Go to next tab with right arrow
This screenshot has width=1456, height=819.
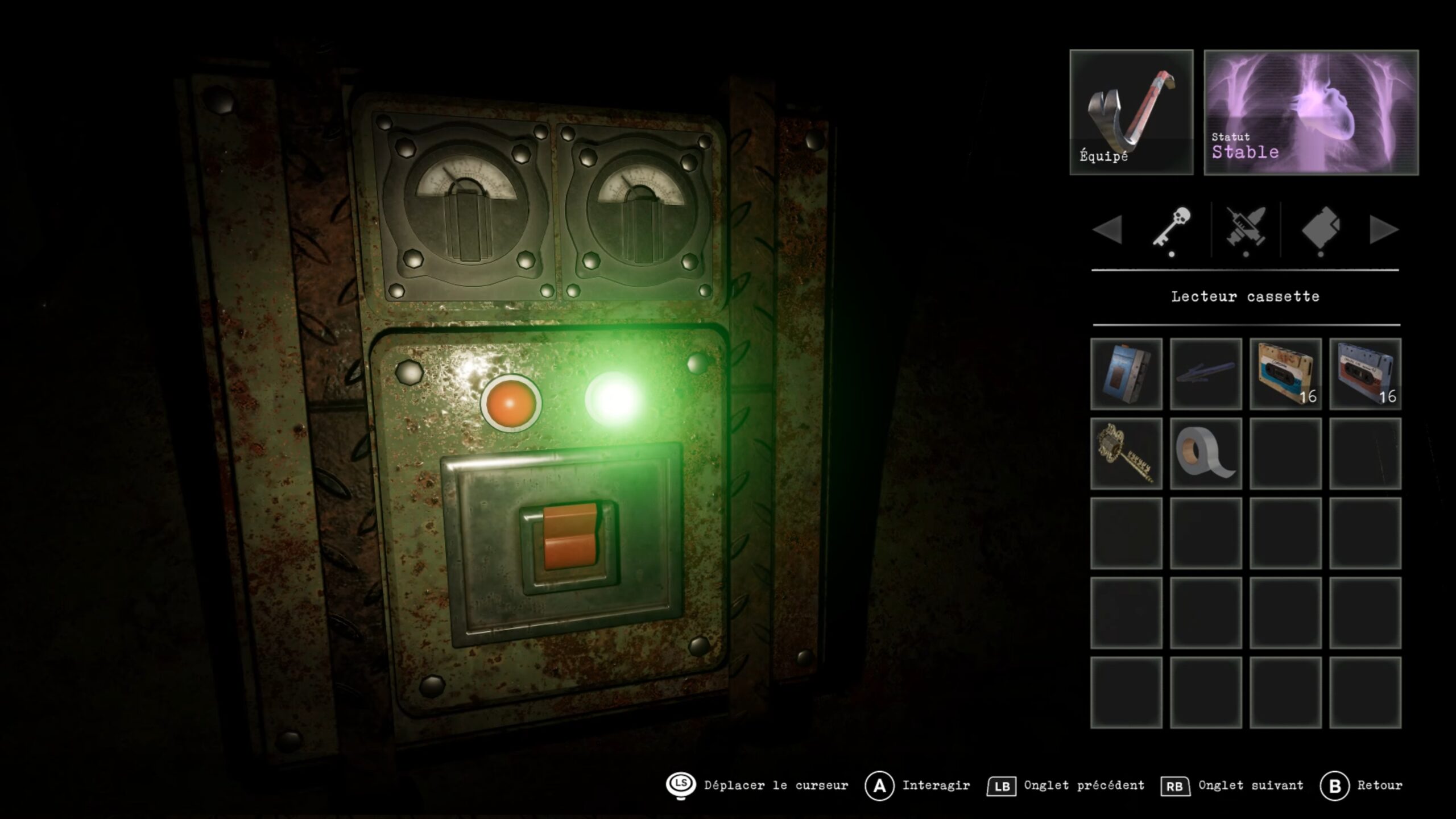click(1384, 230)
